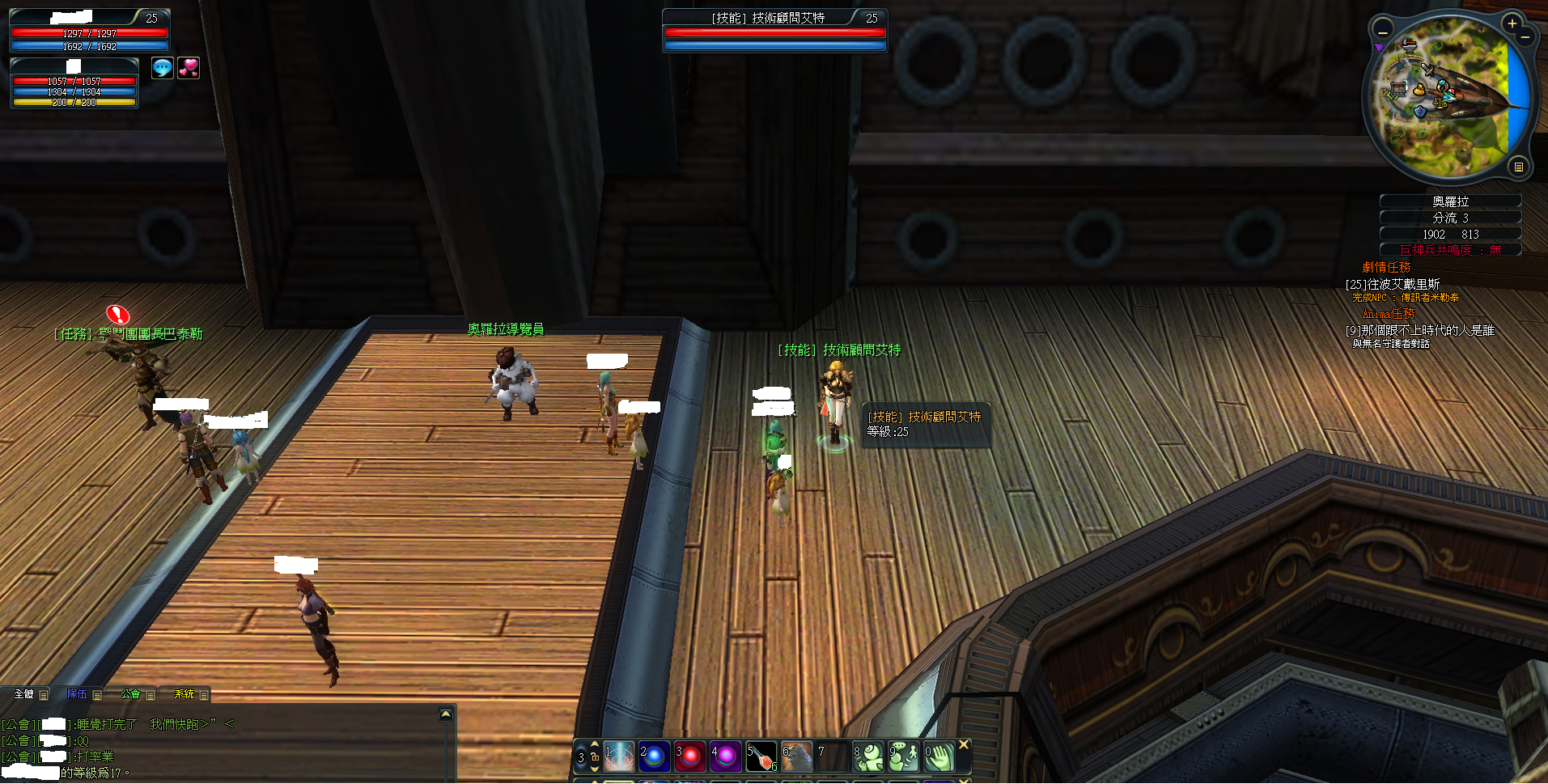Open the minimap's list button at bottom right

coord(1518,167)
